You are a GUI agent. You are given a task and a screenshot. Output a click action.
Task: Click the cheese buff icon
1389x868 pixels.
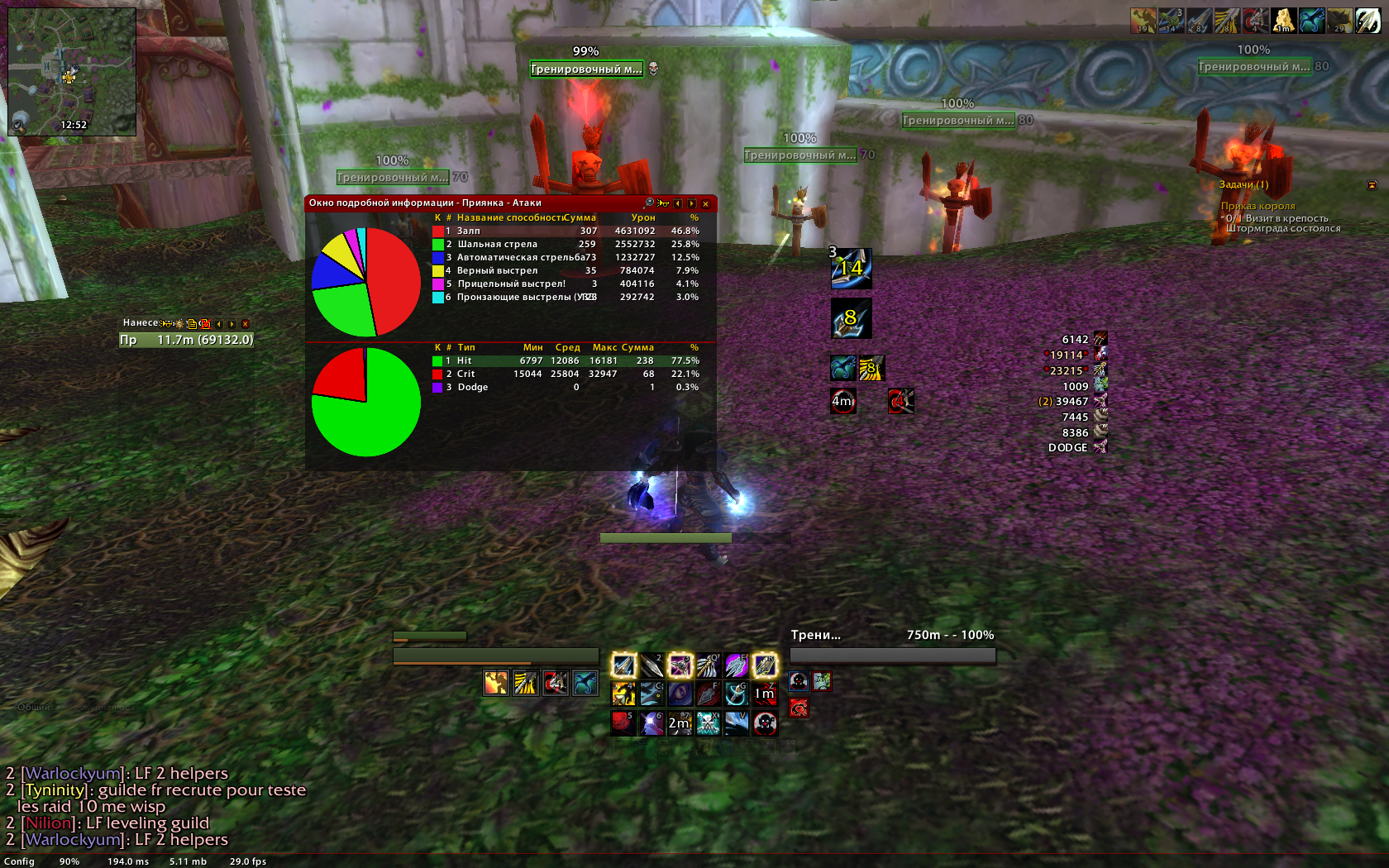(1282, 21)
